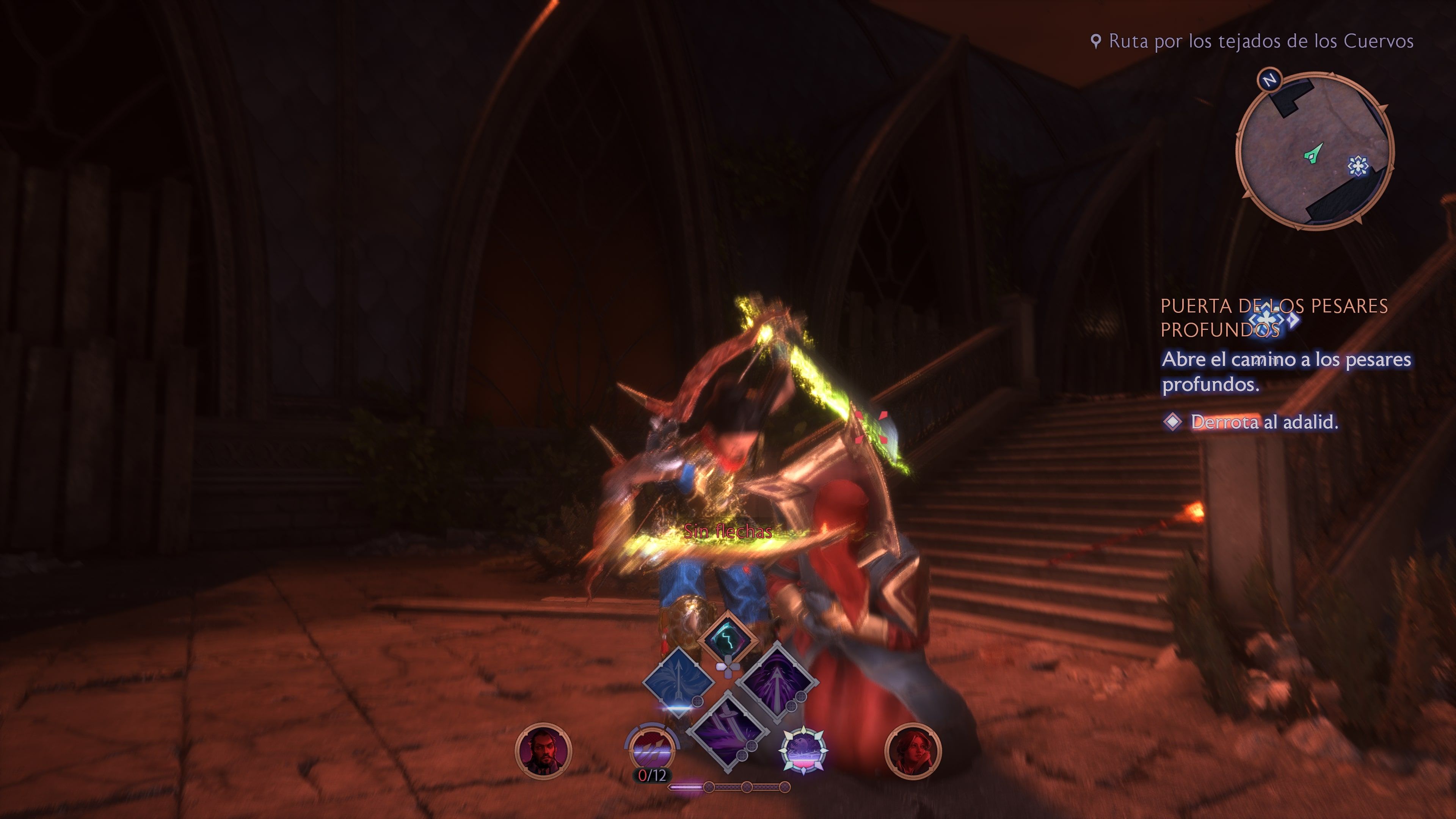Activate the purple arrow rain ability
The height and width of the screenshot is (819, 1456).
778,682
